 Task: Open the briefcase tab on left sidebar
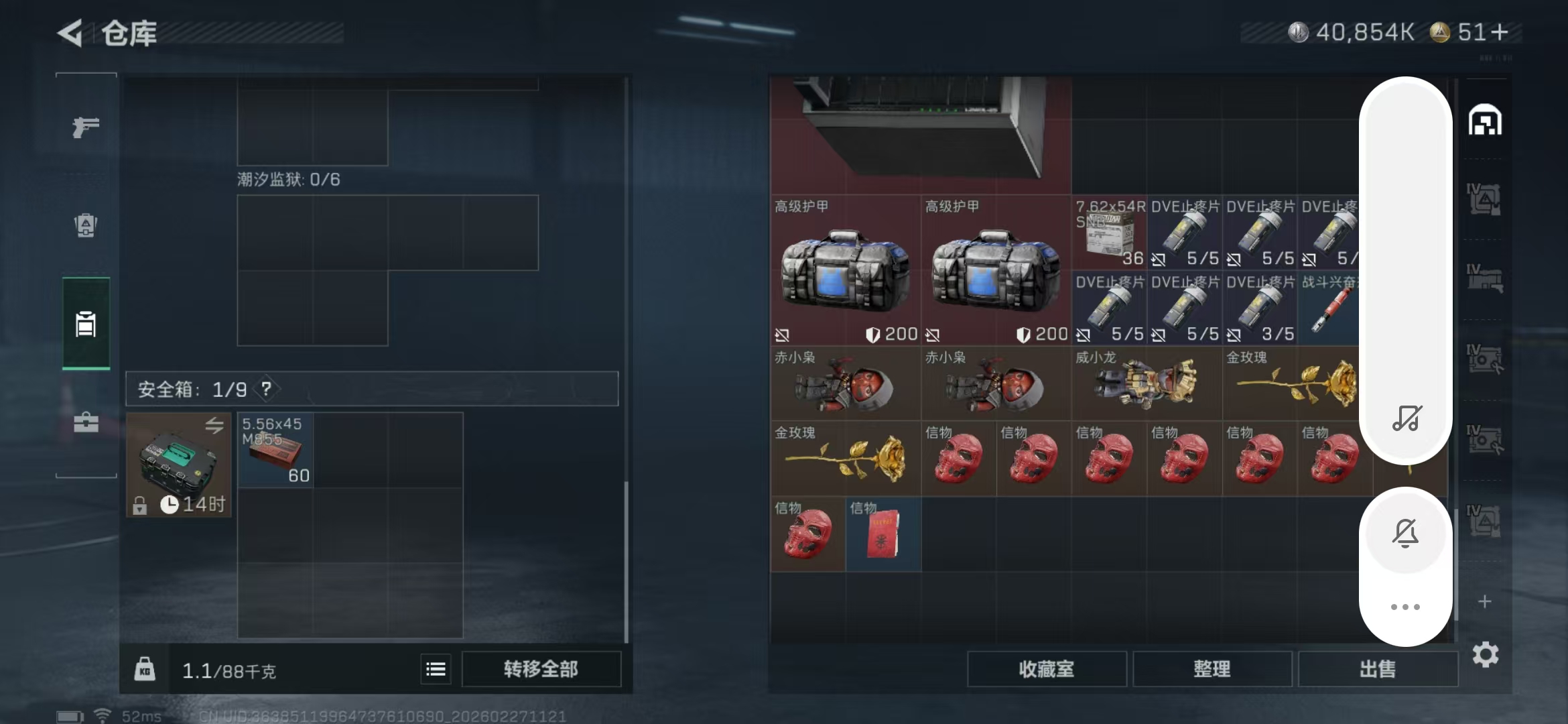pyautogui.click(x=85, y=422)
